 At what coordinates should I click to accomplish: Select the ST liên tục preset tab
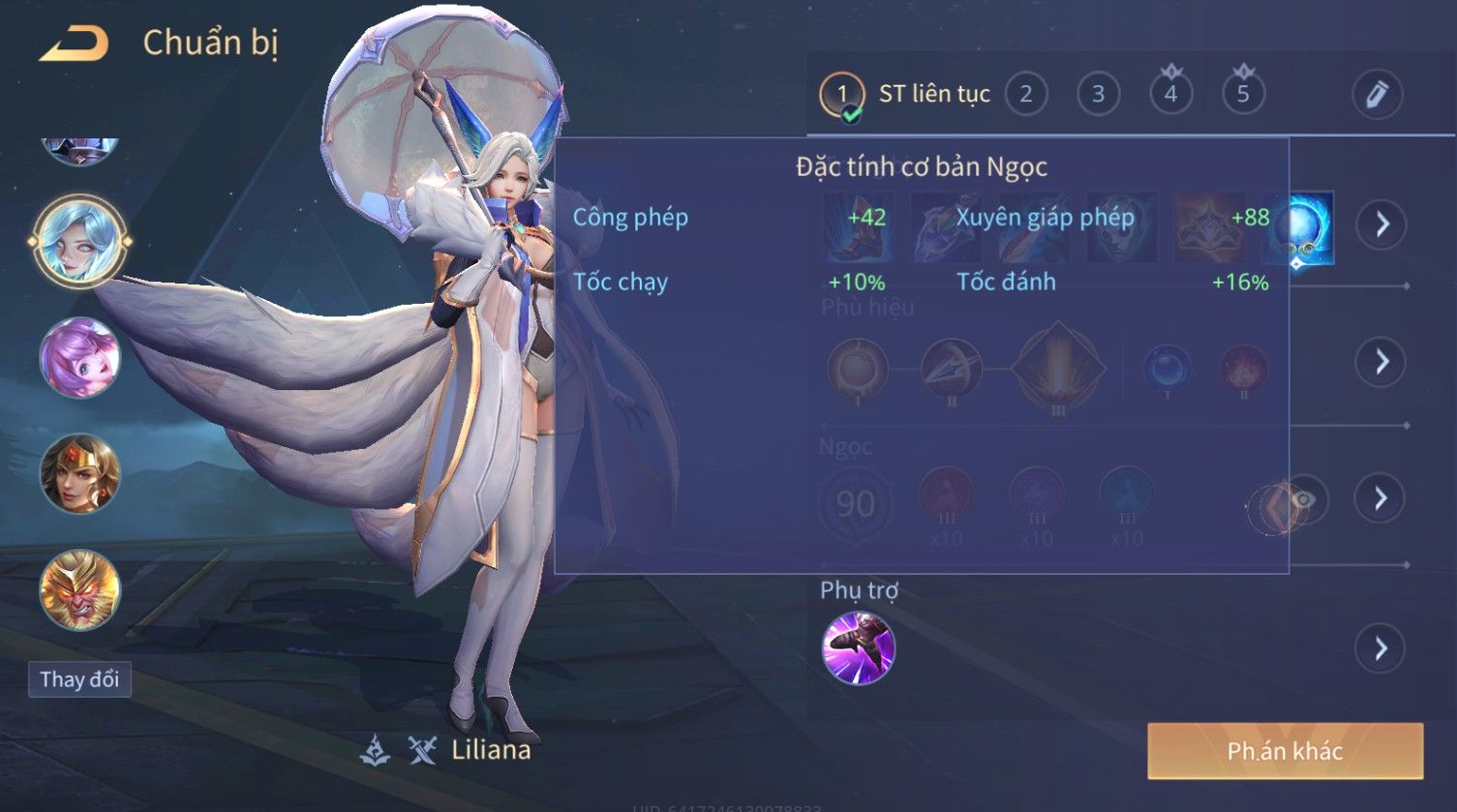click(906, 94)
